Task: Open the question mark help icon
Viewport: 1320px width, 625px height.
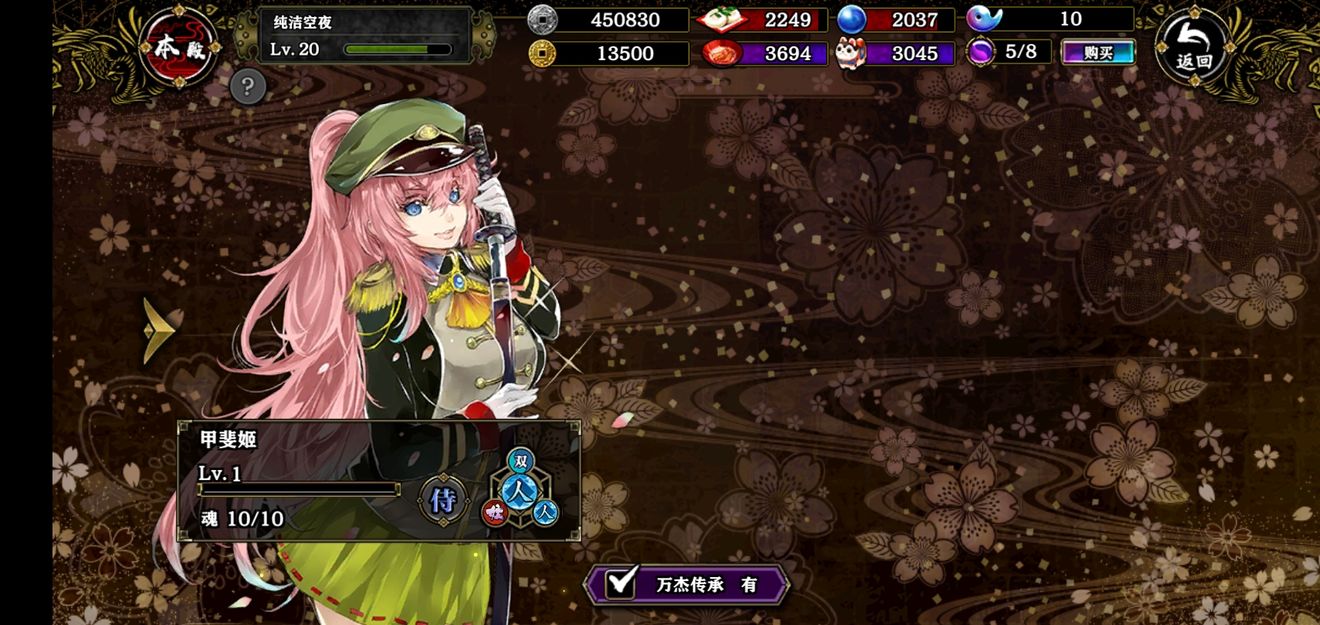Action: click(x=248, y=87)
